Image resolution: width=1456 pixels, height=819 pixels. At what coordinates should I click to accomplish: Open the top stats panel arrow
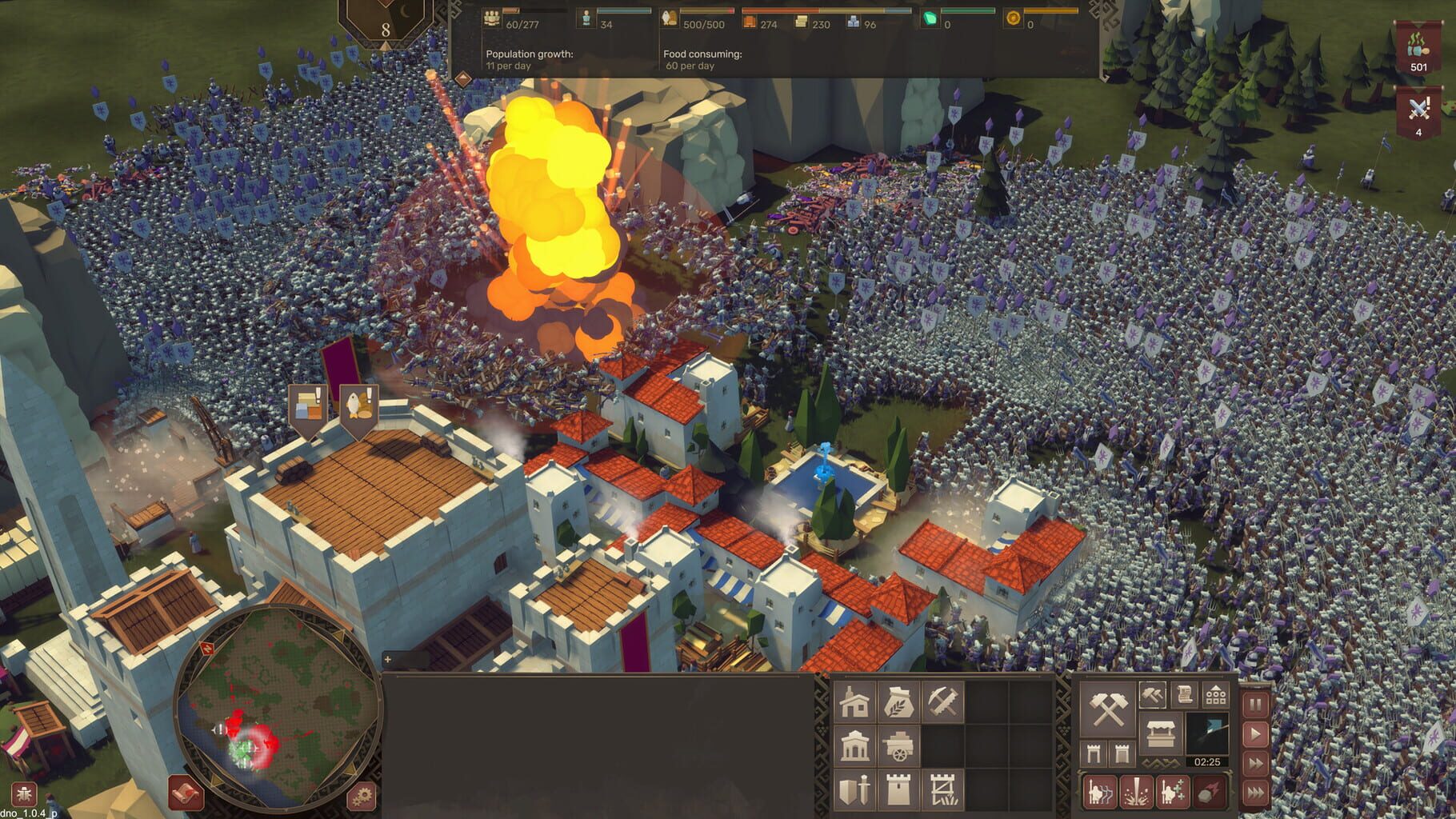click(462, 78)
